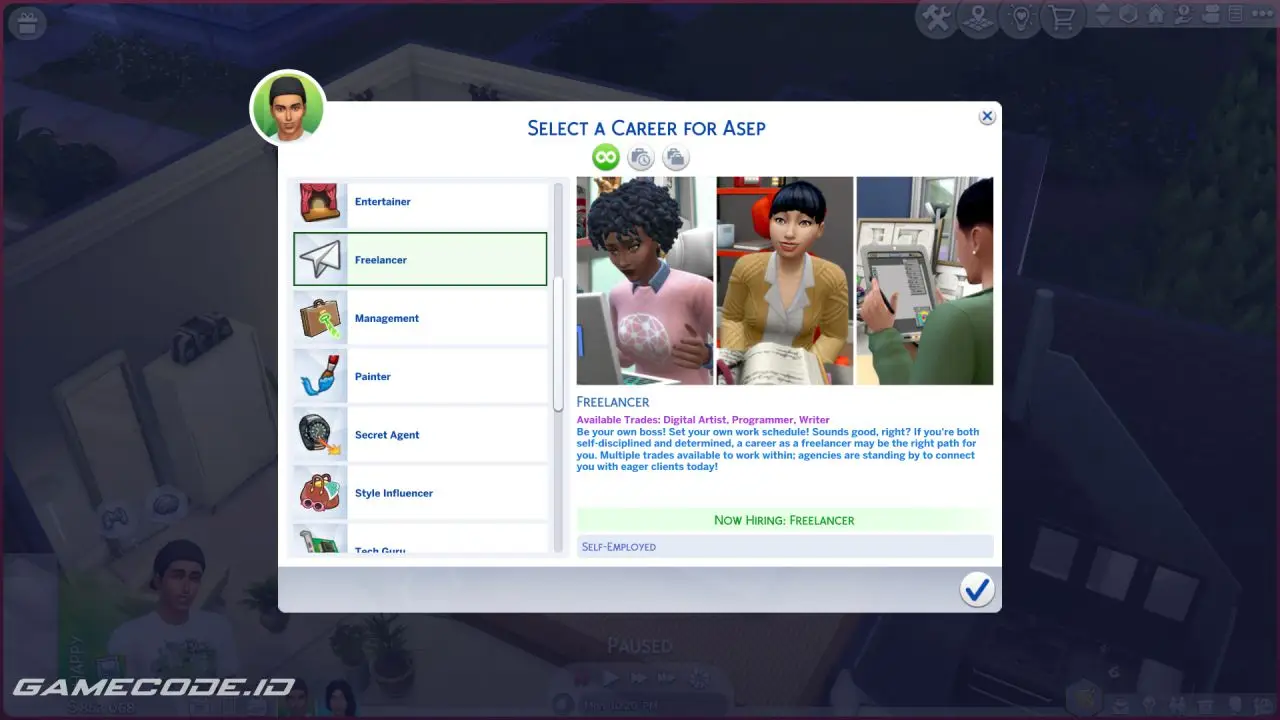The height and width of the screenshot is (720, 1280).
Task: Confirm career with the blue checkmark
Action: coord(976,590)
